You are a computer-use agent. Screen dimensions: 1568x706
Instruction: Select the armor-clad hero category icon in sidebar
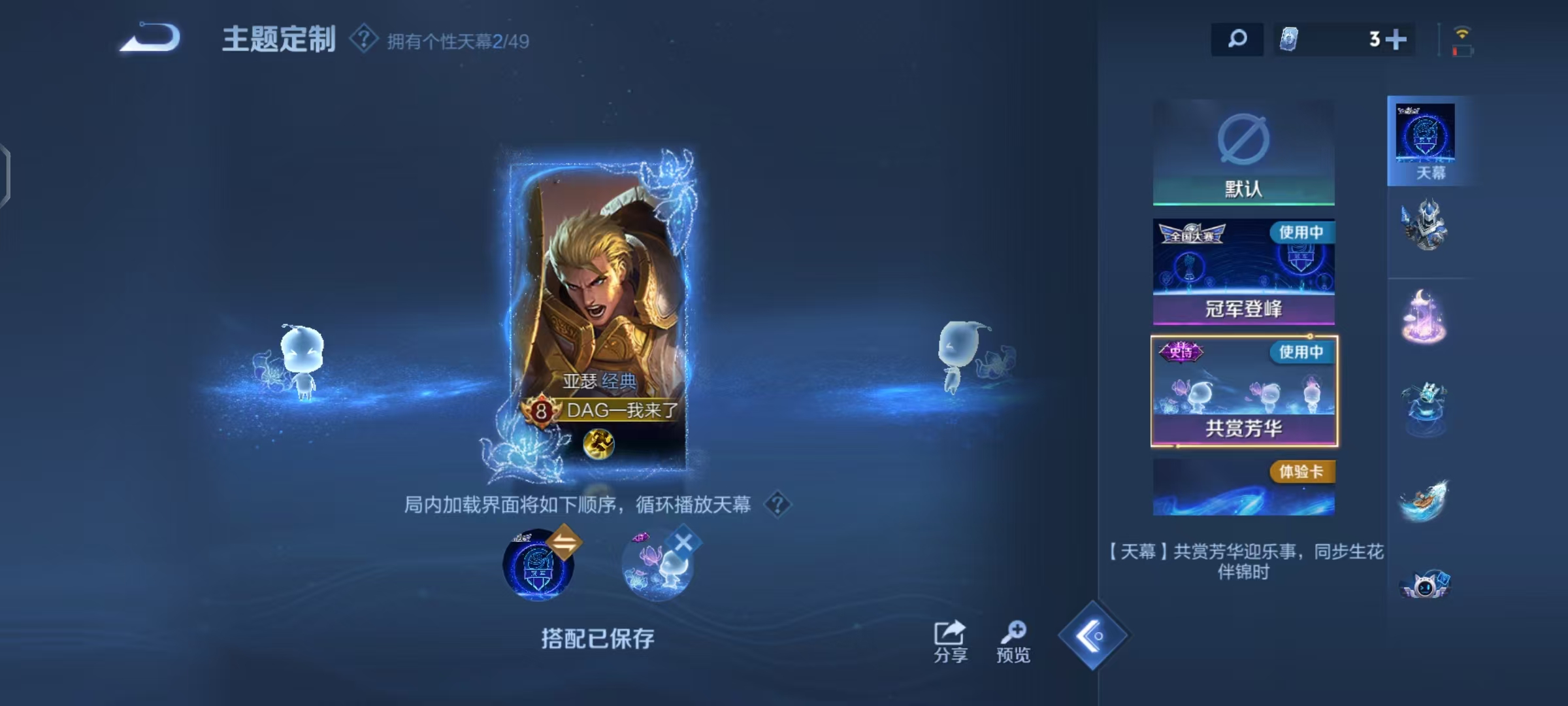point(1424,226)
